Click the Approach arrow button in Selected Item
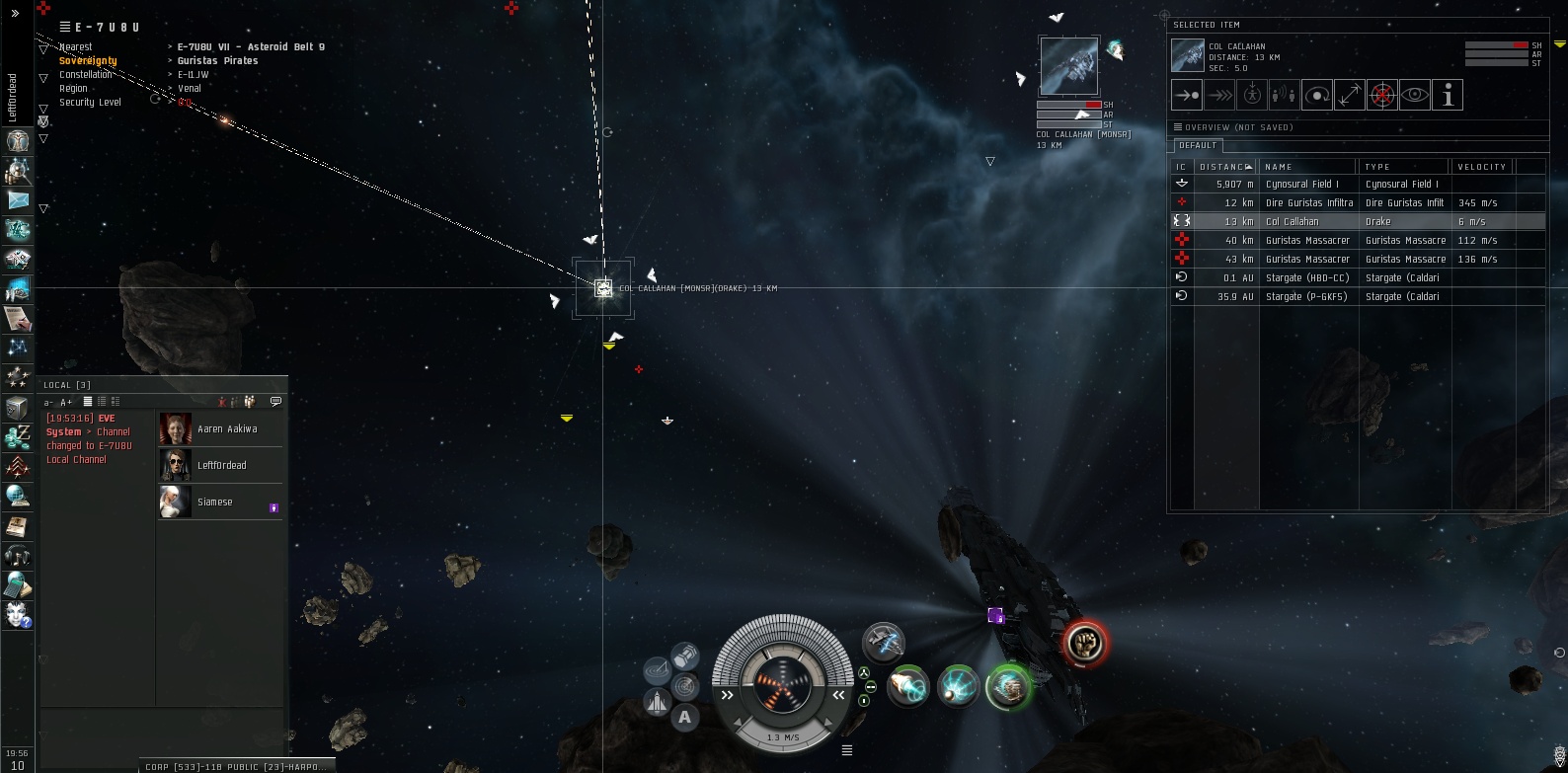Image resolution: width=1568 pixels, height=773 pixels. [x=1186, y=95]
